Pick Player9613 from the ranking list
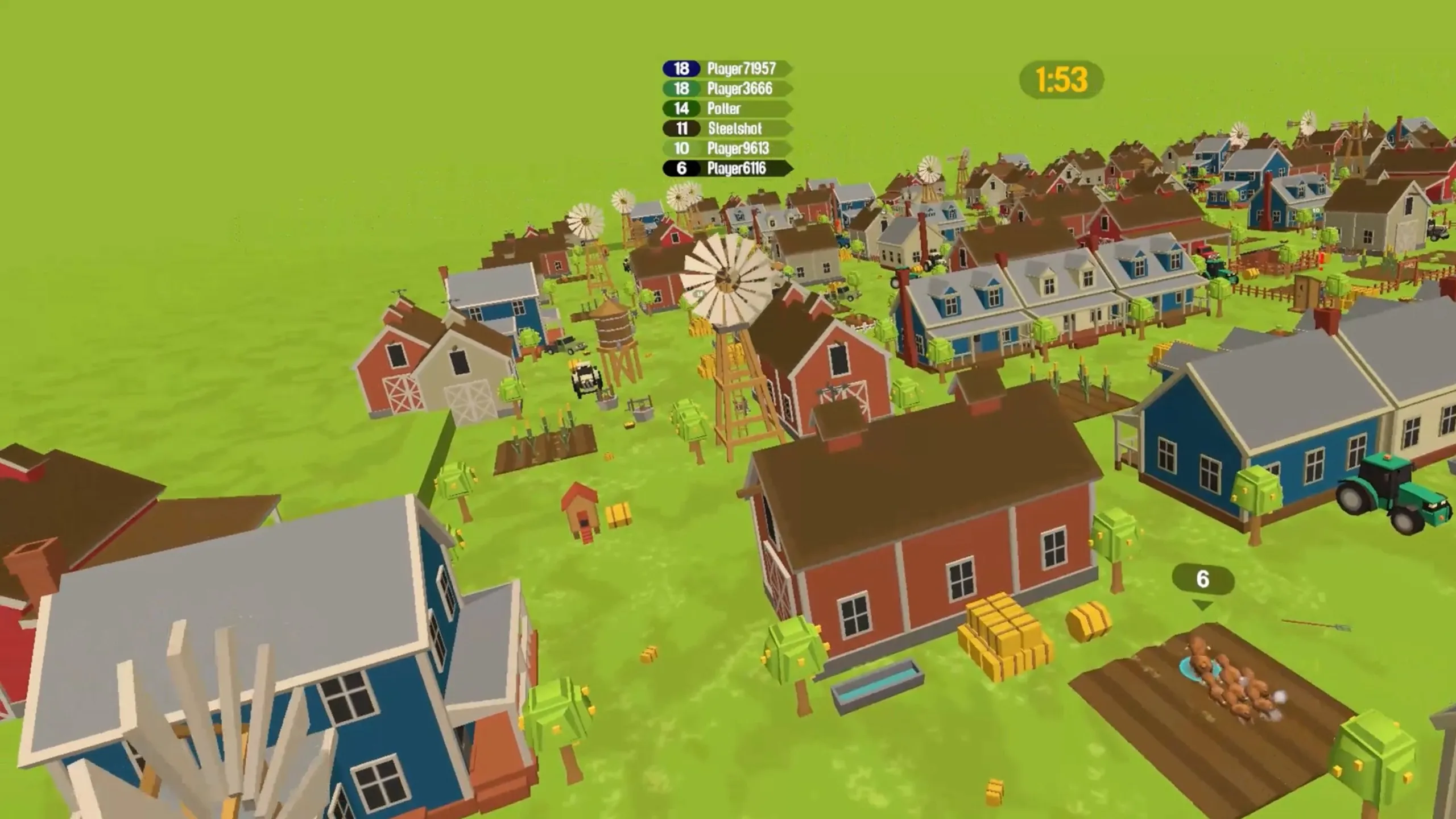Viewport: 1456px width, 819px height. [728, 148]
